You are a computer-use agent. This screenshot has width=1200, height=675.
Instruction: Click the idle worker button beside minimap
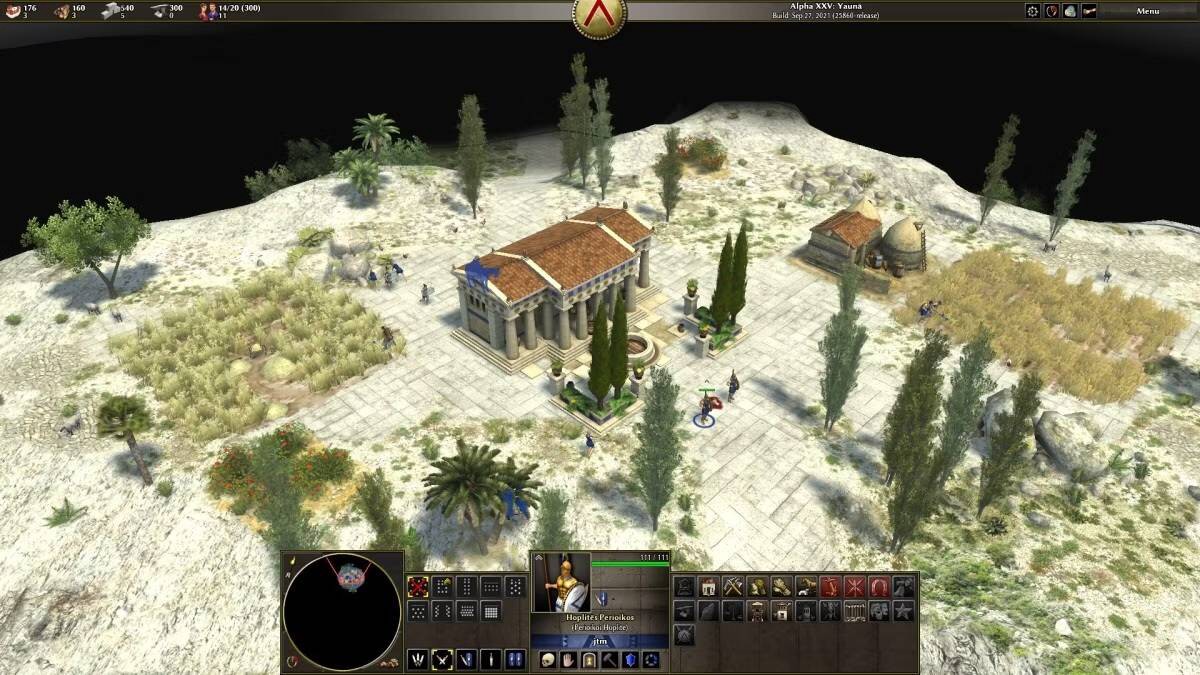point(292,661)
